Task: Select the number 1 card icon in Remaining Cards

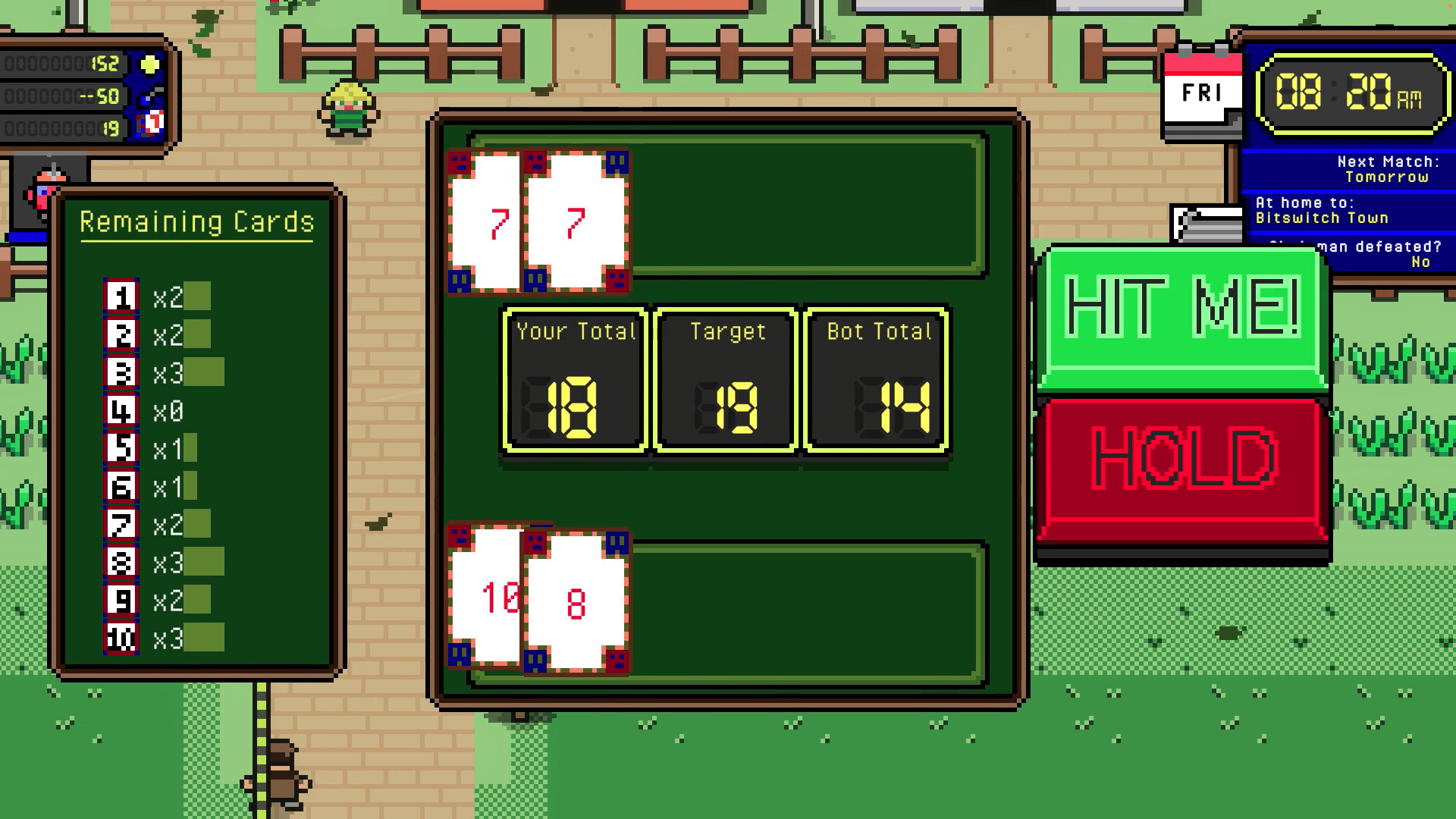Action: point(121,297)
